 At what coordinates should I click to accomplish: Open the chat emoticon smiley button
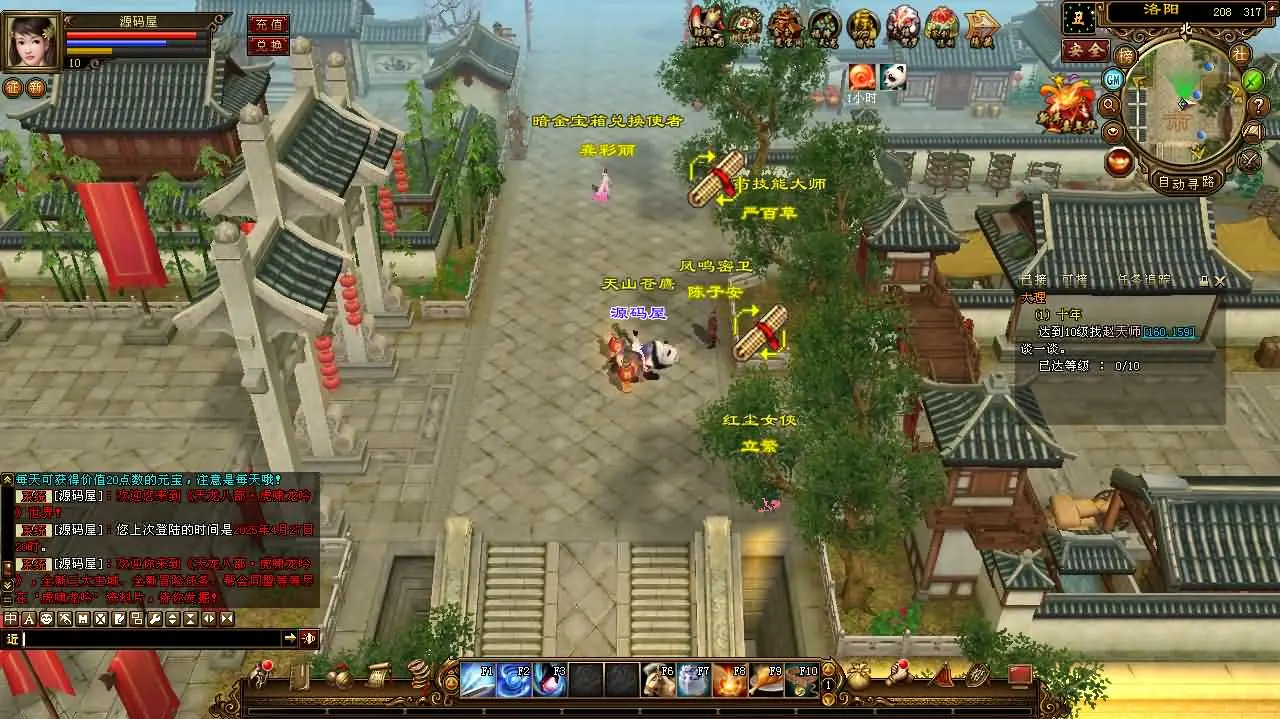(x=46, y=619)
